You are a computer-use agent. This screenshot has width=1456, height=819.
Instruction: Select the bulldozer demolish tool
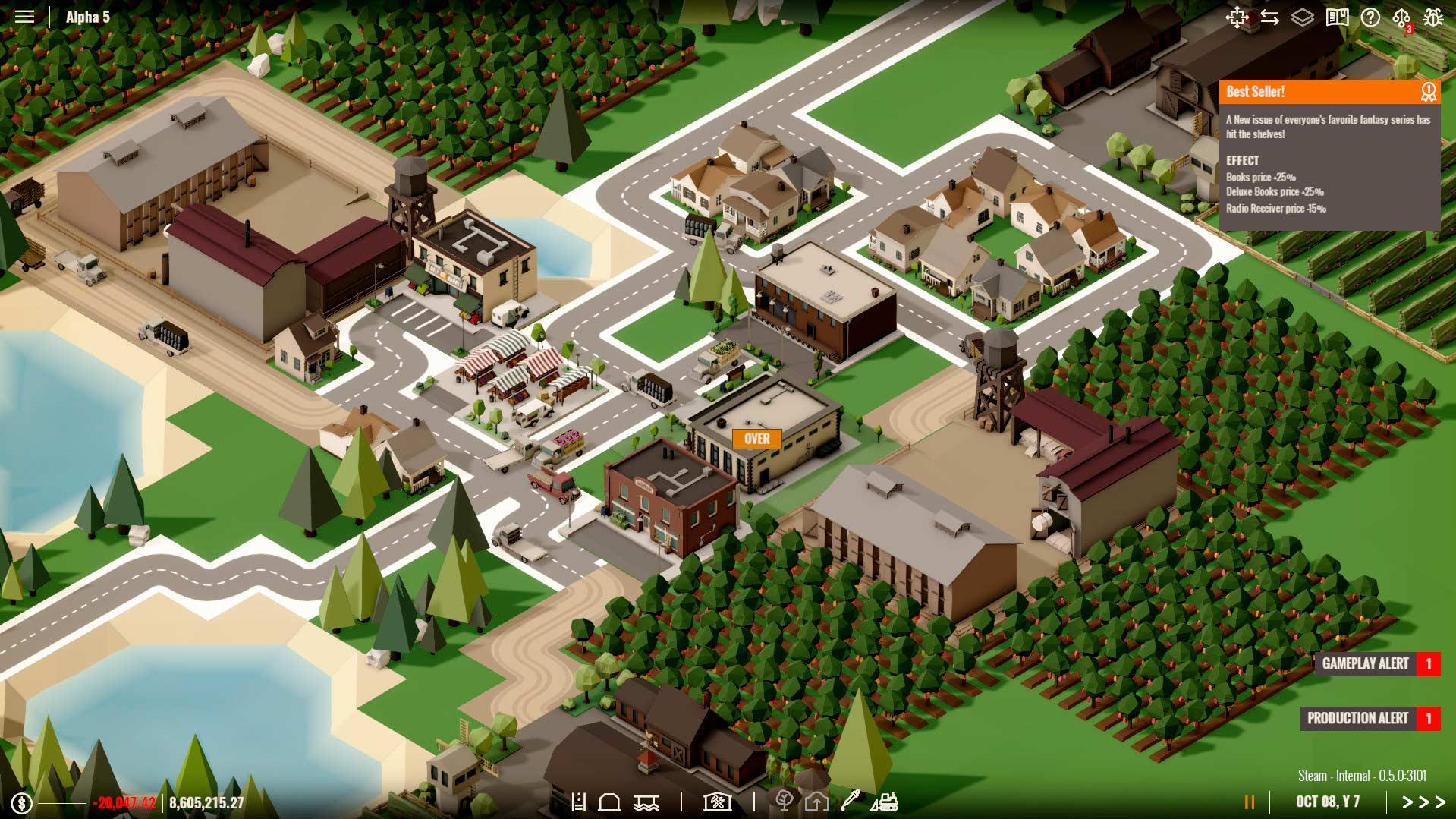[884, 802]
